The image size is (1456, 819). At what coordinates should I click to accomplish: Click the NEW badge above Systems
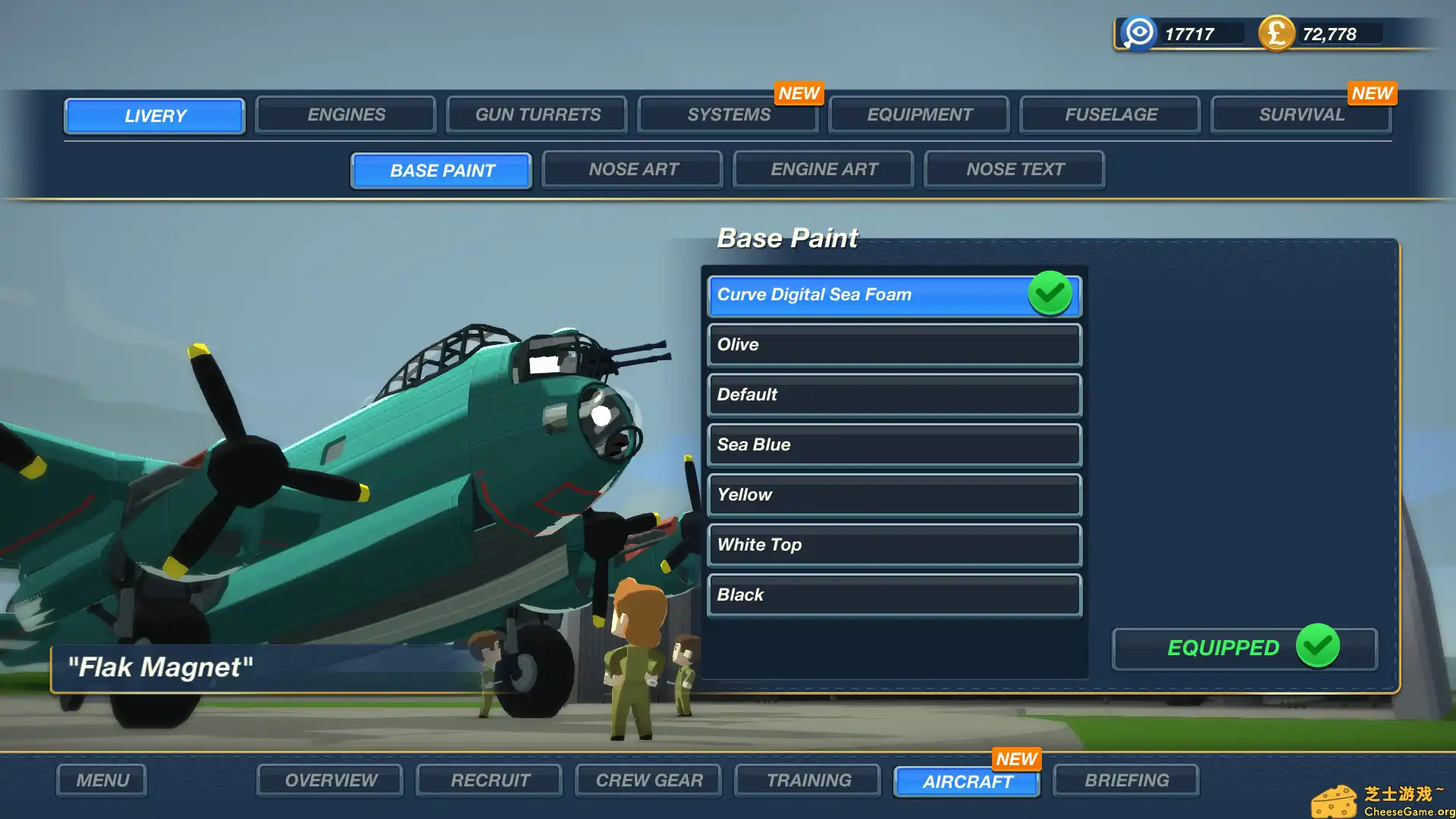point(799,93)
